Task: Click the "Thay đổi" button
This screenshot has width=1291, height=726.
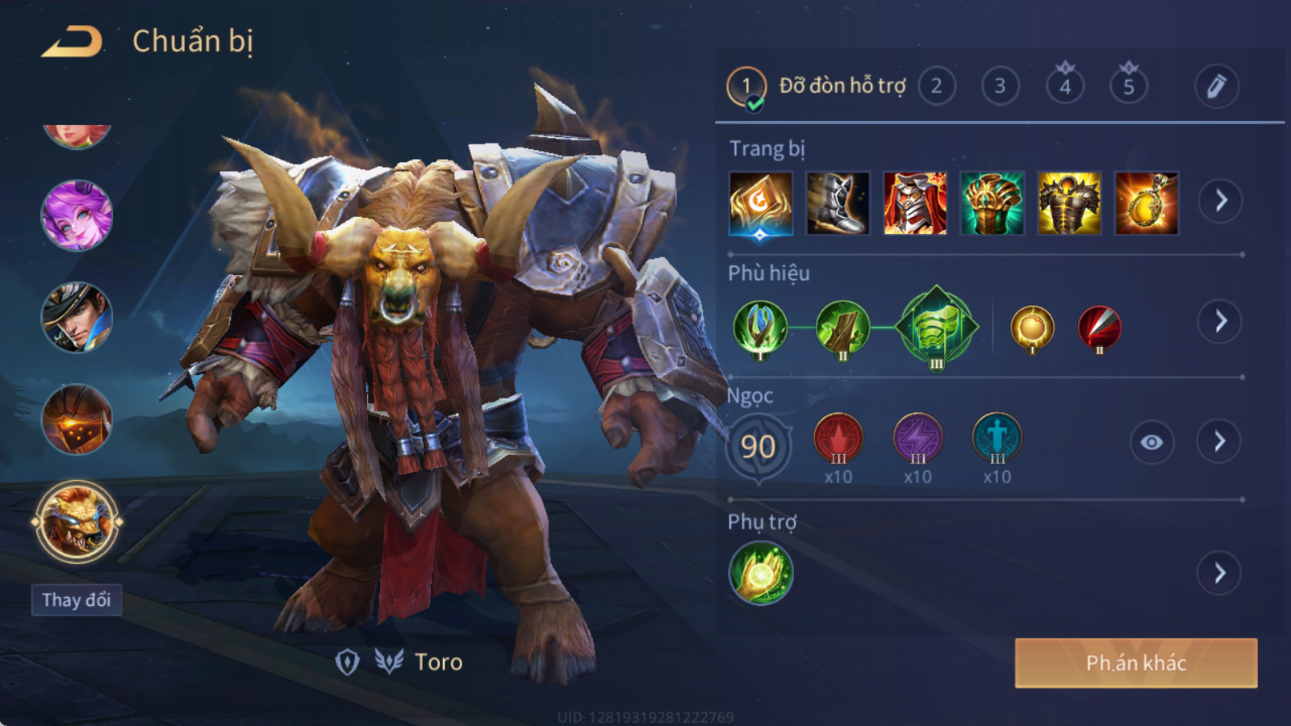Action: (76, 600)
